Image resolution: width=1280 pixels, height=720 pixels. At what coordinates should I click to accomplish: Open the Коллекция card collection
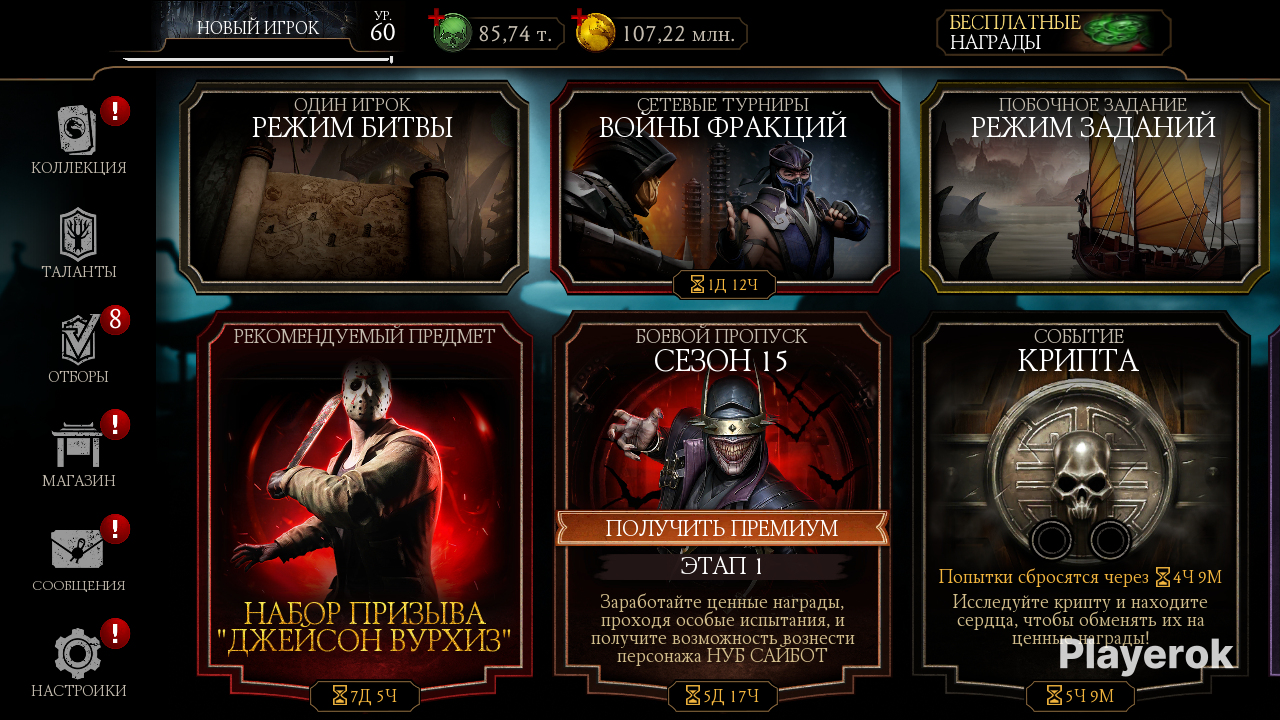pyautogui.click(x=78, y=138)
